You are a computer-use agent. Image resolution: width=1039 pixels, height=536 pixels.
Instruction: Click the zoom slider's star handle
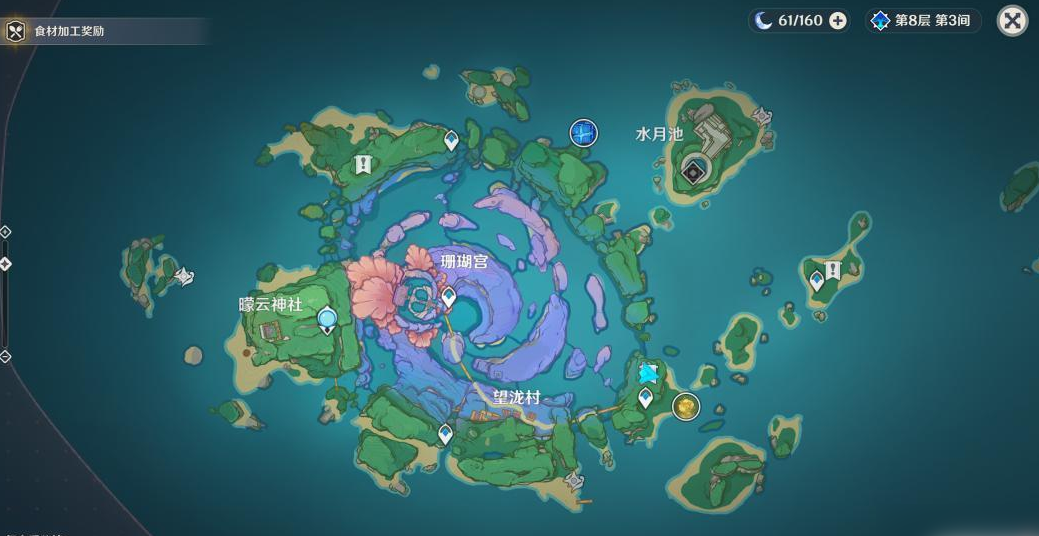pyautogui.click(x=5, y=264)
